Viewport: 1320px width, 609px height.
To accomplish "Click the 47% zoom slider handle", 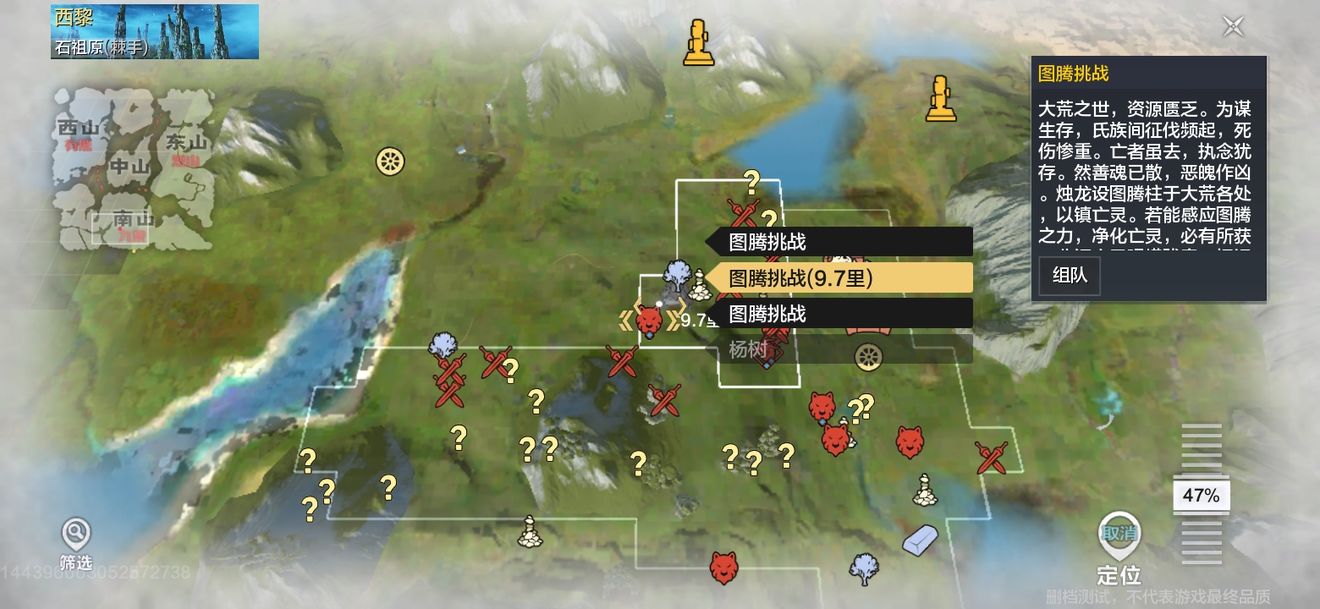I will pyautogui.click(x=1201, y=496).
